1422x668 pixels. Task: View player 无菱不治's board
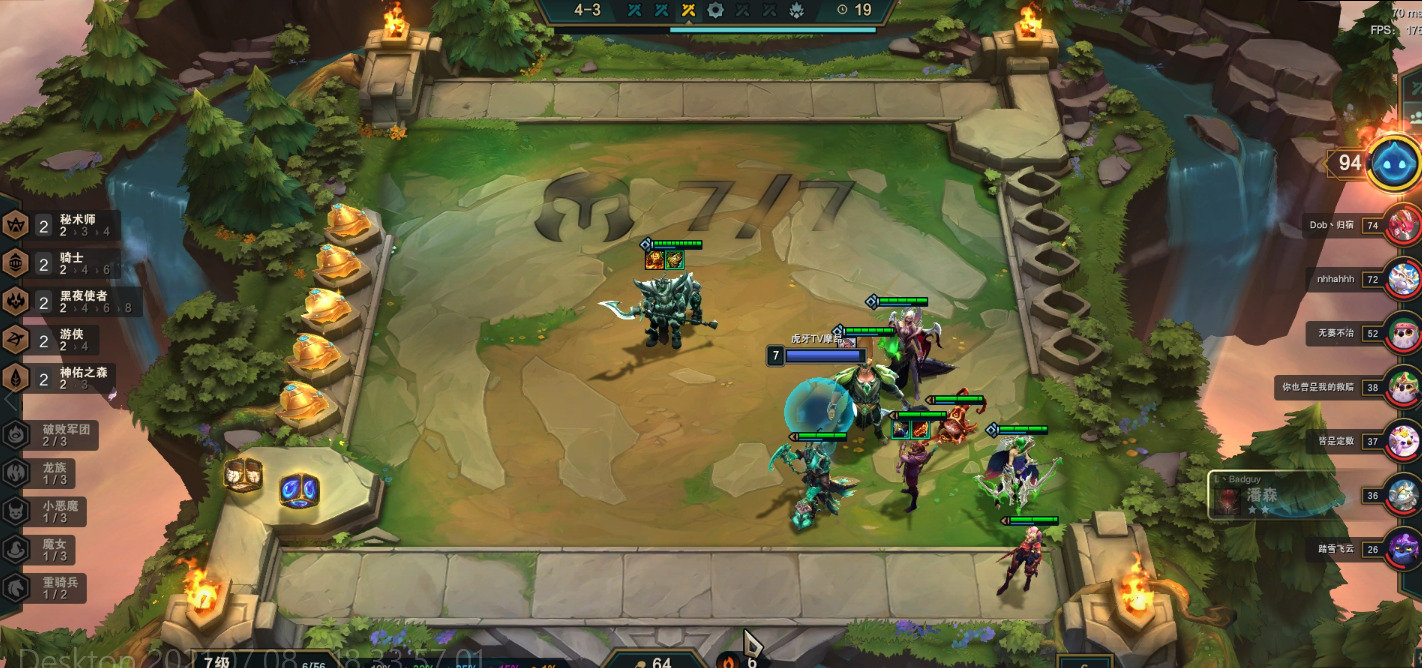pyautogui.click(x=1403, y=332)
